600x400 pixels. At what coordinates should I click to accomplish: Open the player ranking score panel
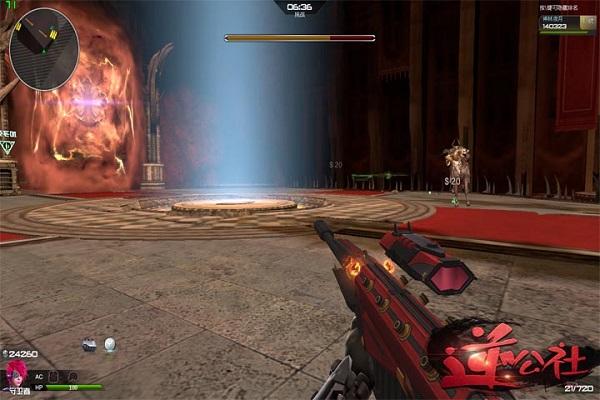coord(566,25)
